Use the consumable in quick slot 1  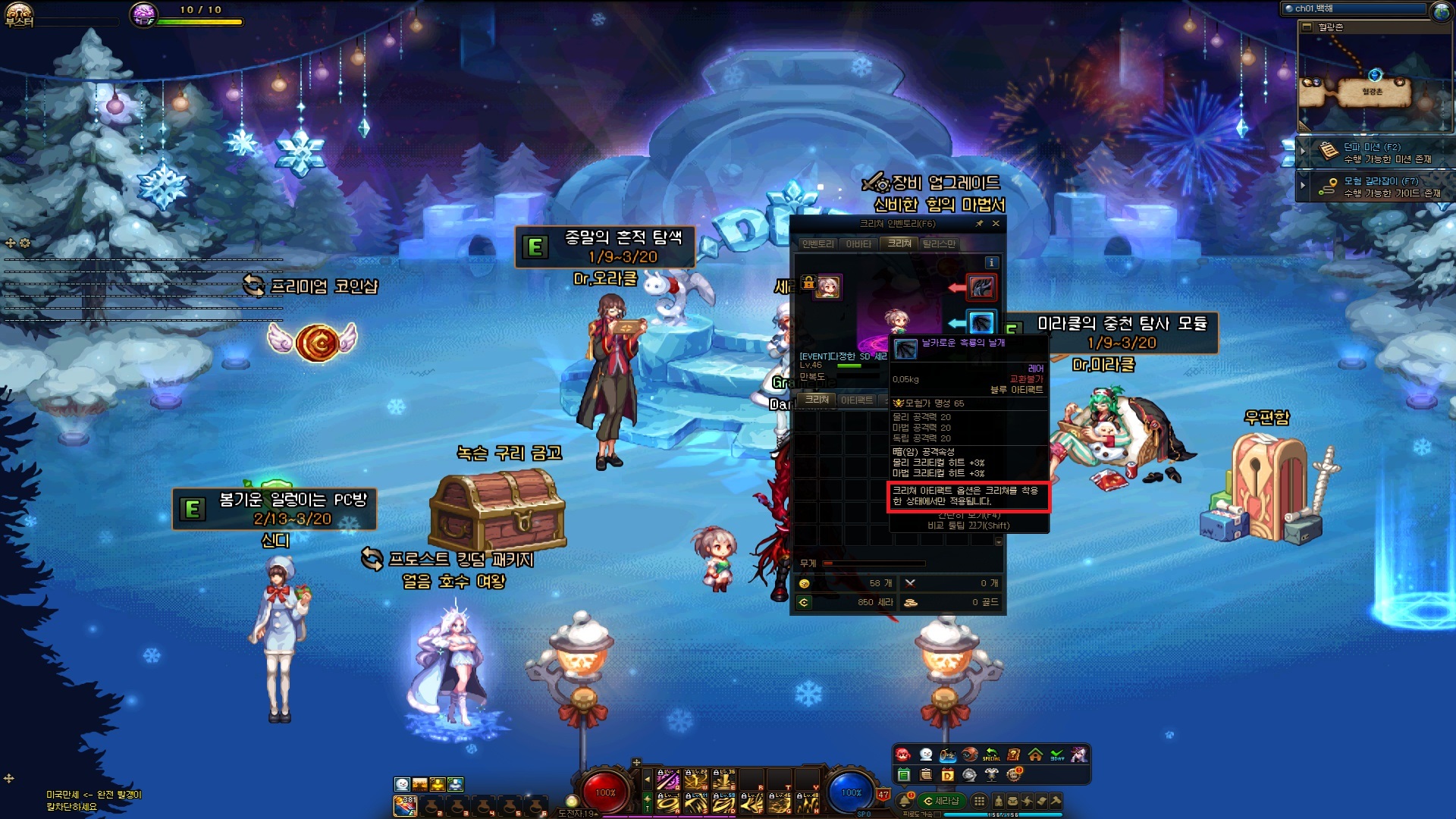tap(406, 805)
